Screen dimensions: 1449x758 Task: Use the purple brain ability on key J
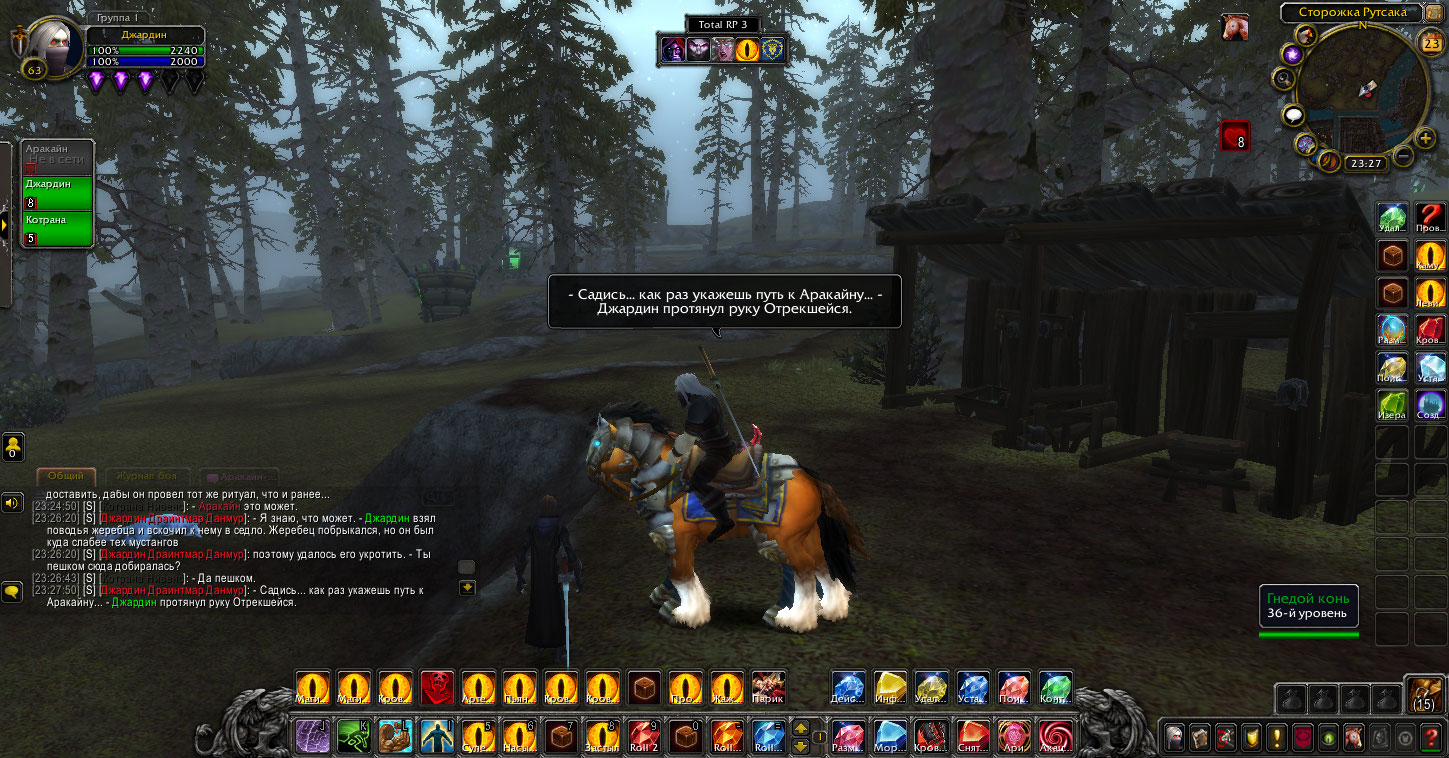pos(311,737)
